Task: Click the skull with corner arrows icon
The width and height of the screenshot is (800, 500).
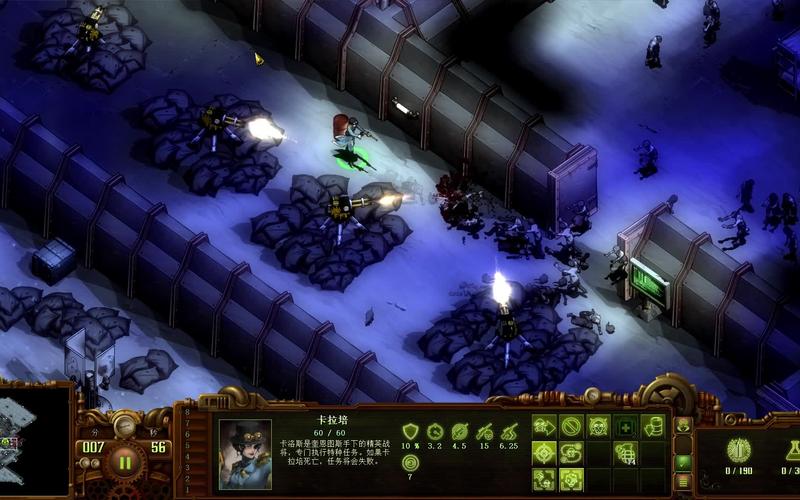Action: point(544,478)
